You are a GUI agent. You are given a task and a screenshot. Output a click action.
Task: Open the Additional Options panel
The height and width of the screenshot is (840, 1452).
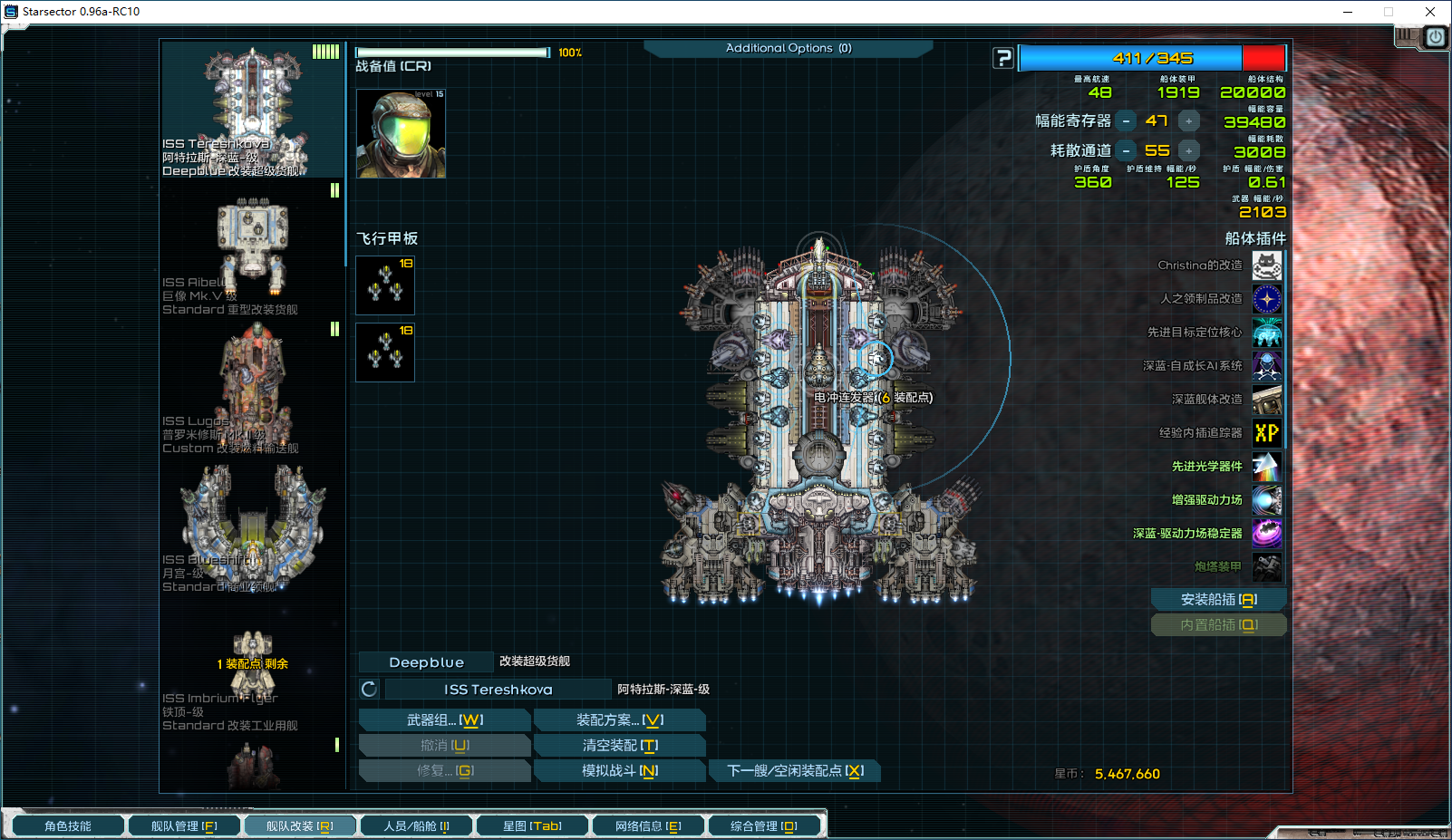[x=788, y=49]
